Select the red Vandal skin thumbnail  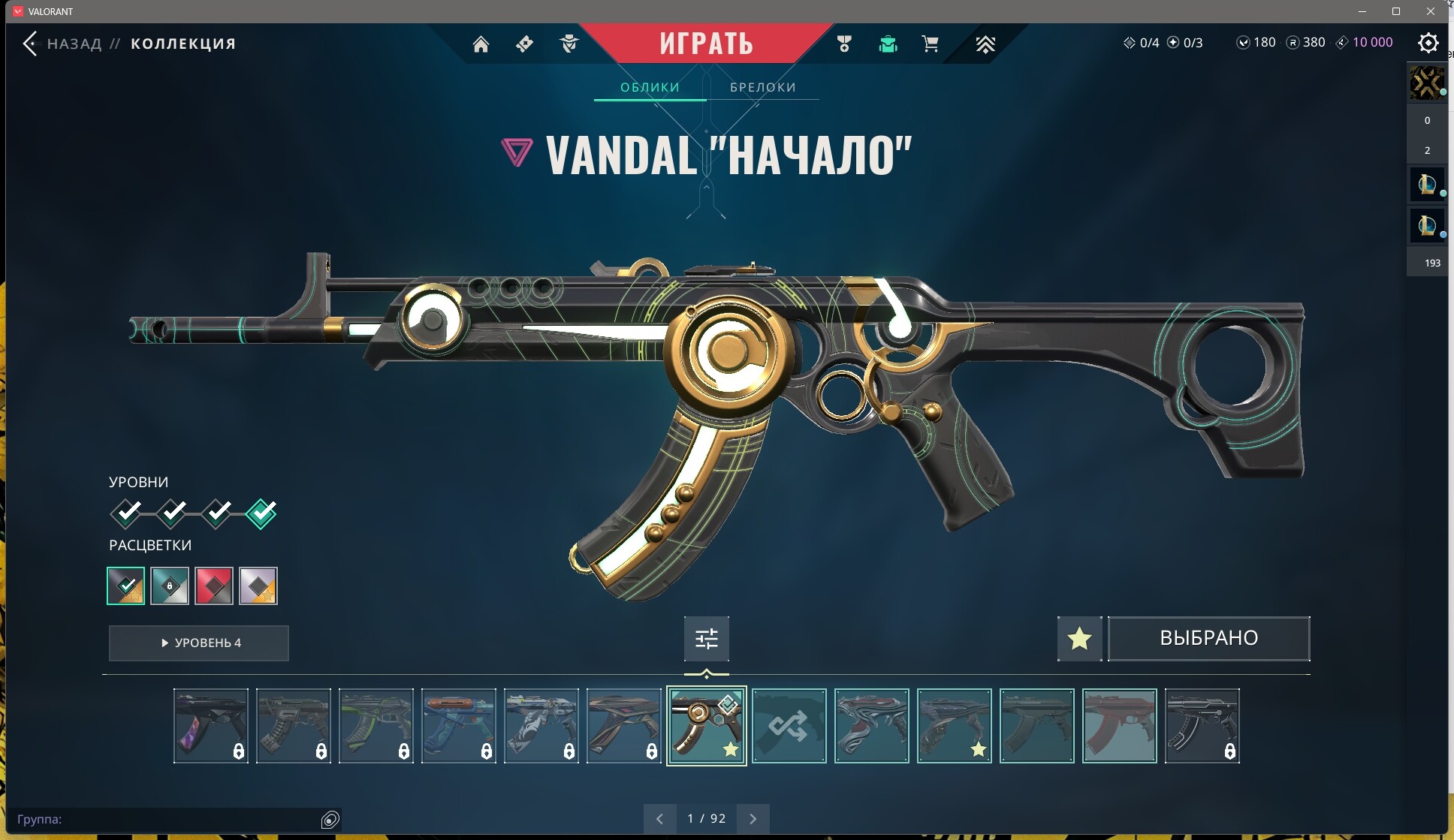pyautogui.click(x=1120, y=725)
